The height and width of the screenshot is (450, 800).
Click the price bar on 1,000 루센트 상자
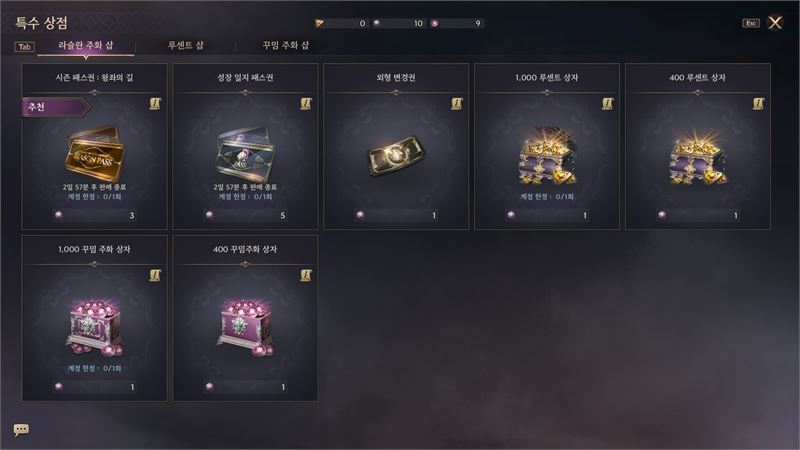547,215
